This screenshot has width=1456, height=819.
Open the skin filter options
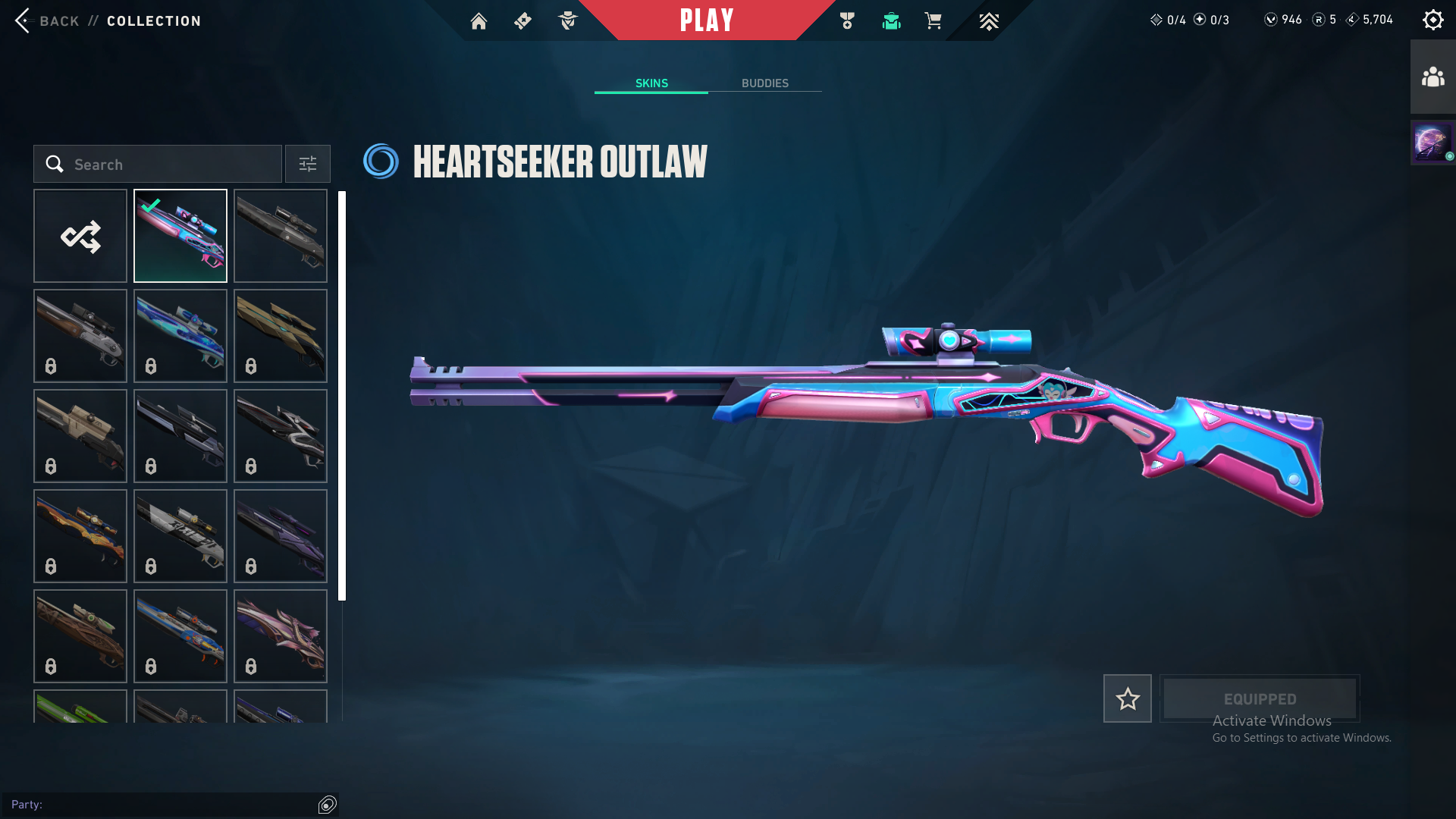tap(308, 164)
